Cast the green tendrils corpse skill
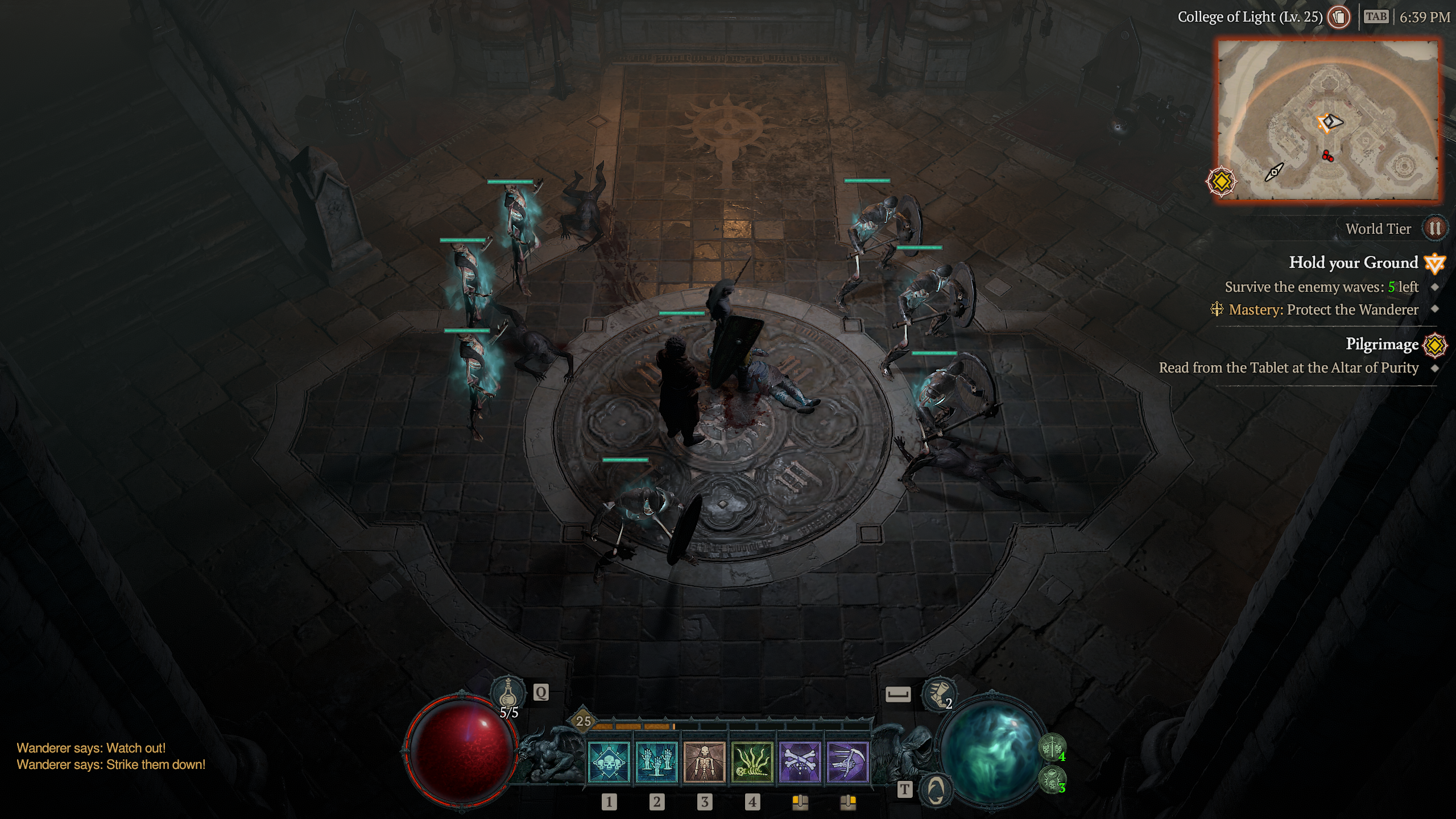Viewport: 1456px width, 819px height. [752, 763]
